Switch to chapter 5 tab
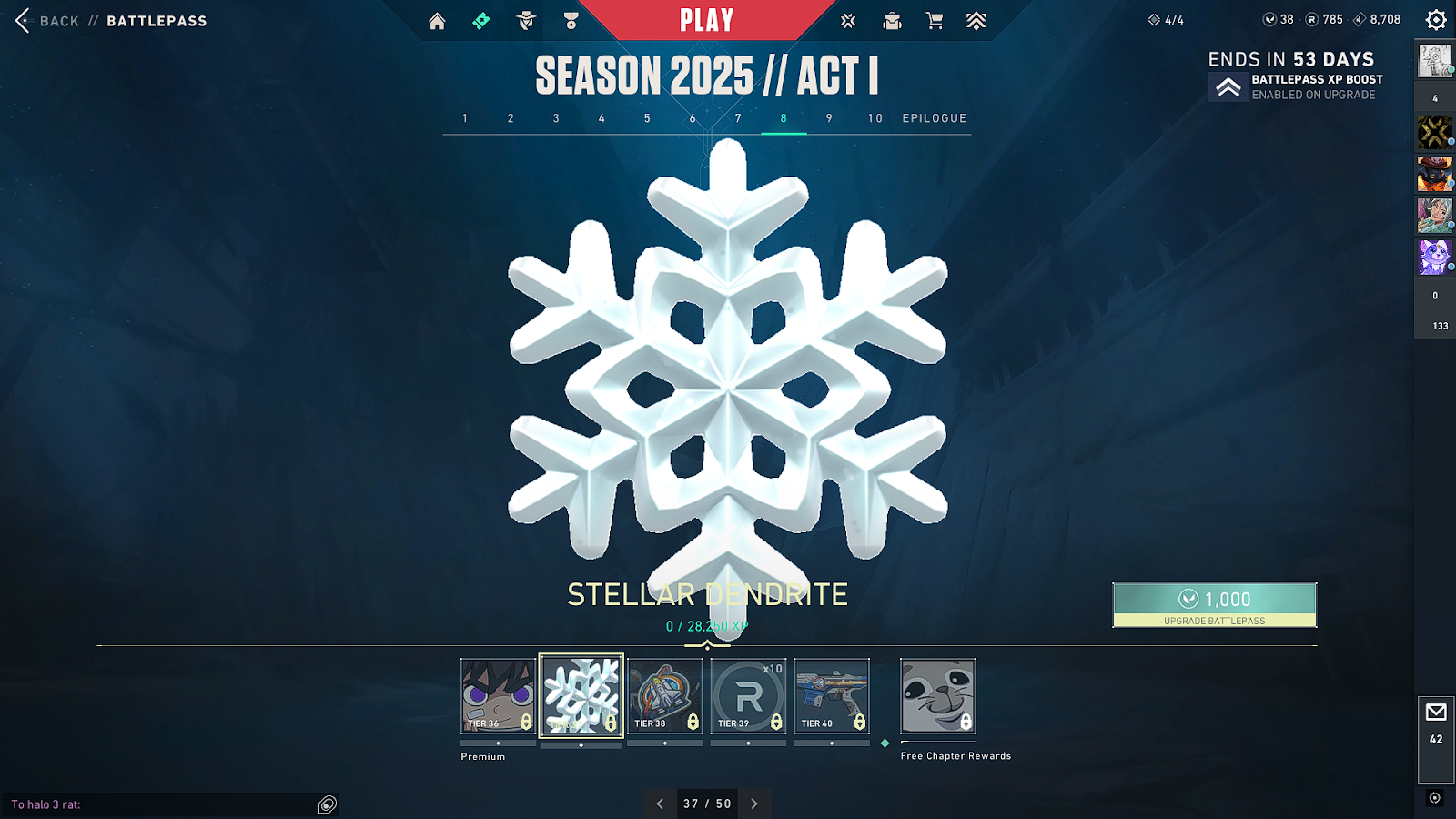 647,118
